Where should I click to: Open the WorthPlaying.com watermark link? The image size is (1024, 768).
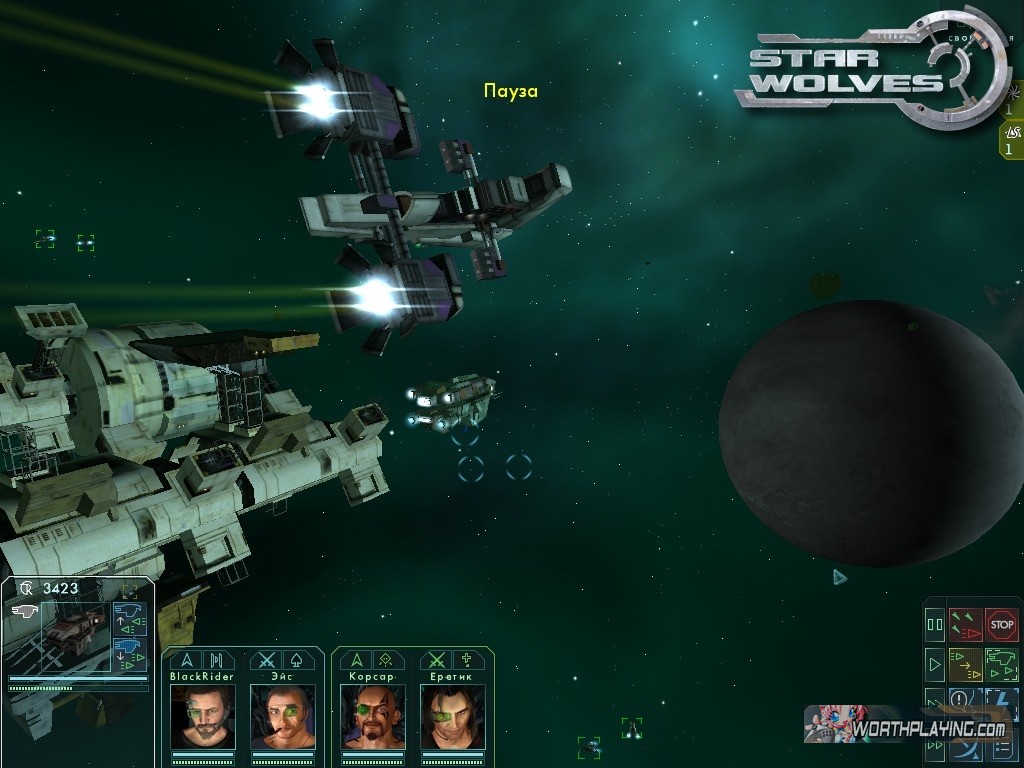905,727
